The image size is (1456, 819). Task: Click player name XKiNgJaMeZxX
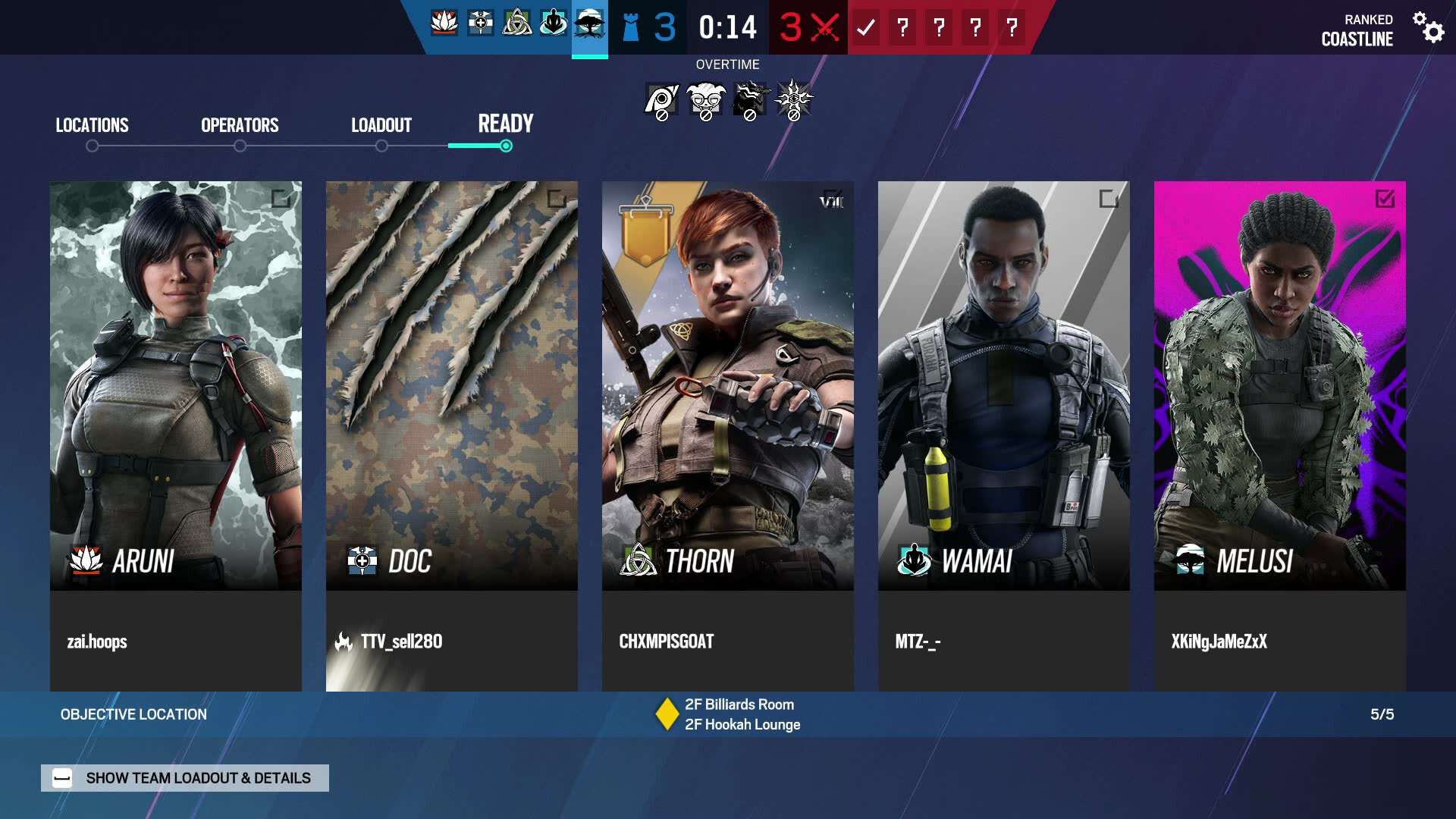[1219, 642]
